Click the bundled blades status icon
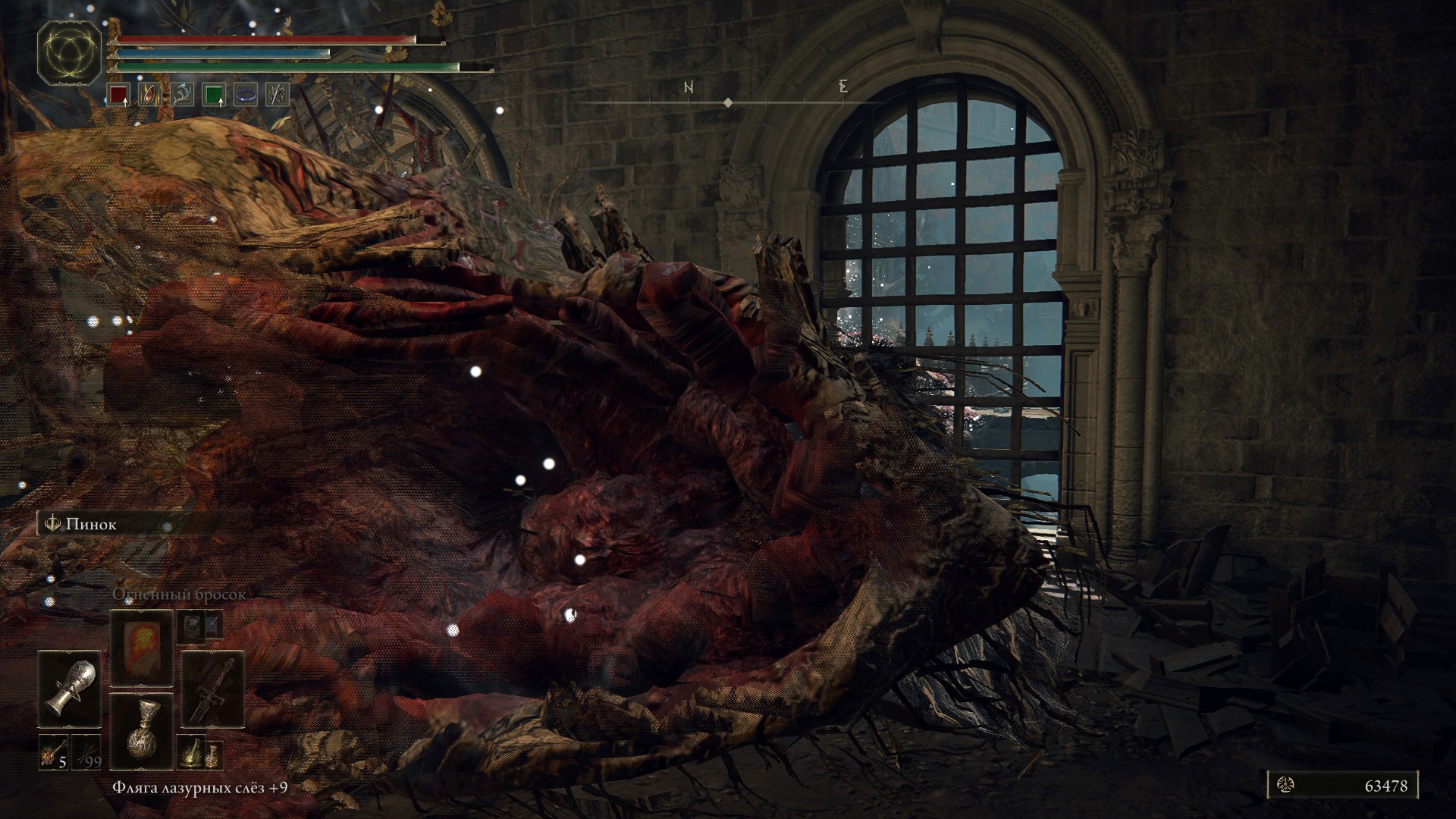 [x=278, y=95]
